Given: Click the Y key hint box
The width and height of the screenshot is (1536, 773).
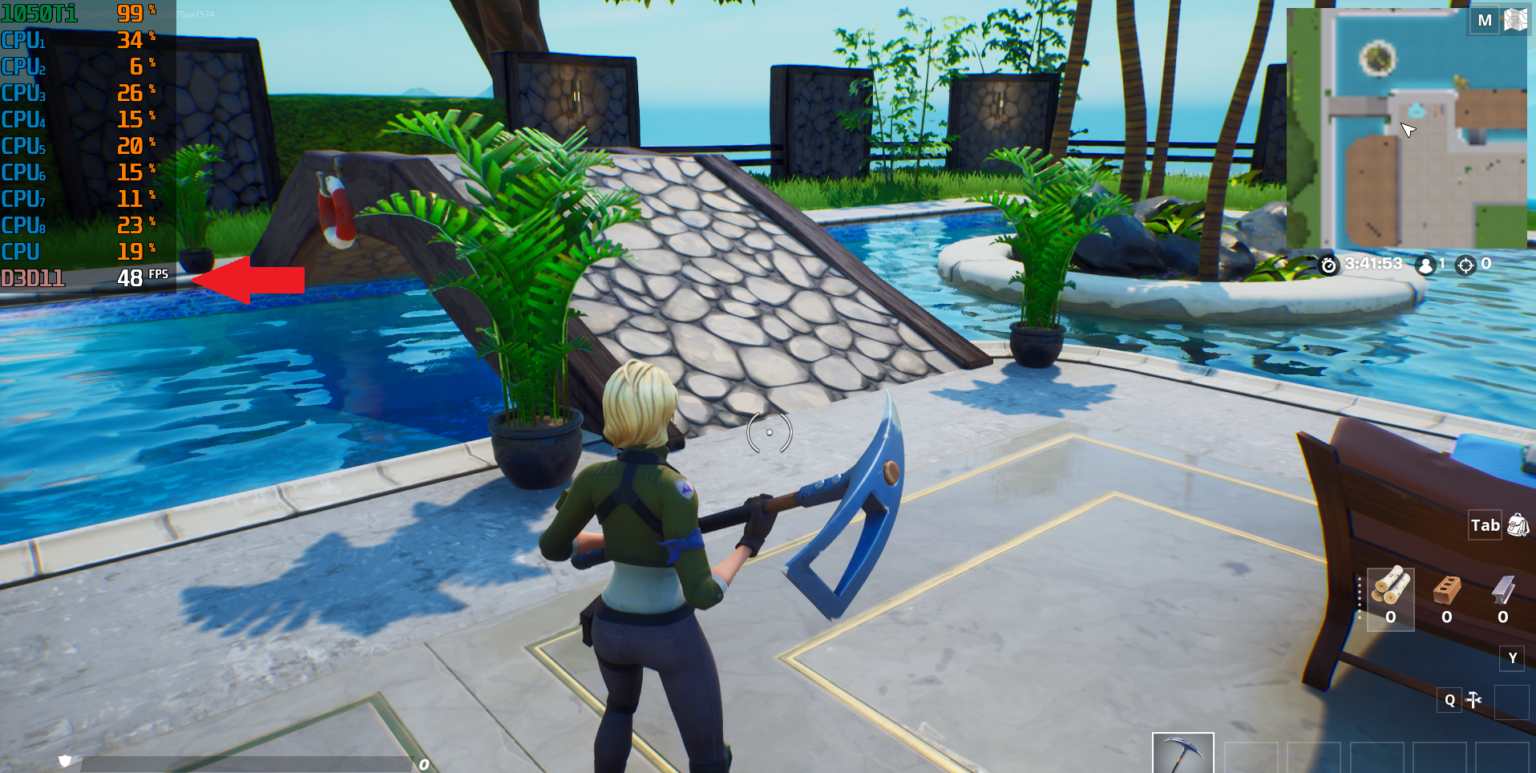Looking at the screenshot, I should tap(1510, 658).
